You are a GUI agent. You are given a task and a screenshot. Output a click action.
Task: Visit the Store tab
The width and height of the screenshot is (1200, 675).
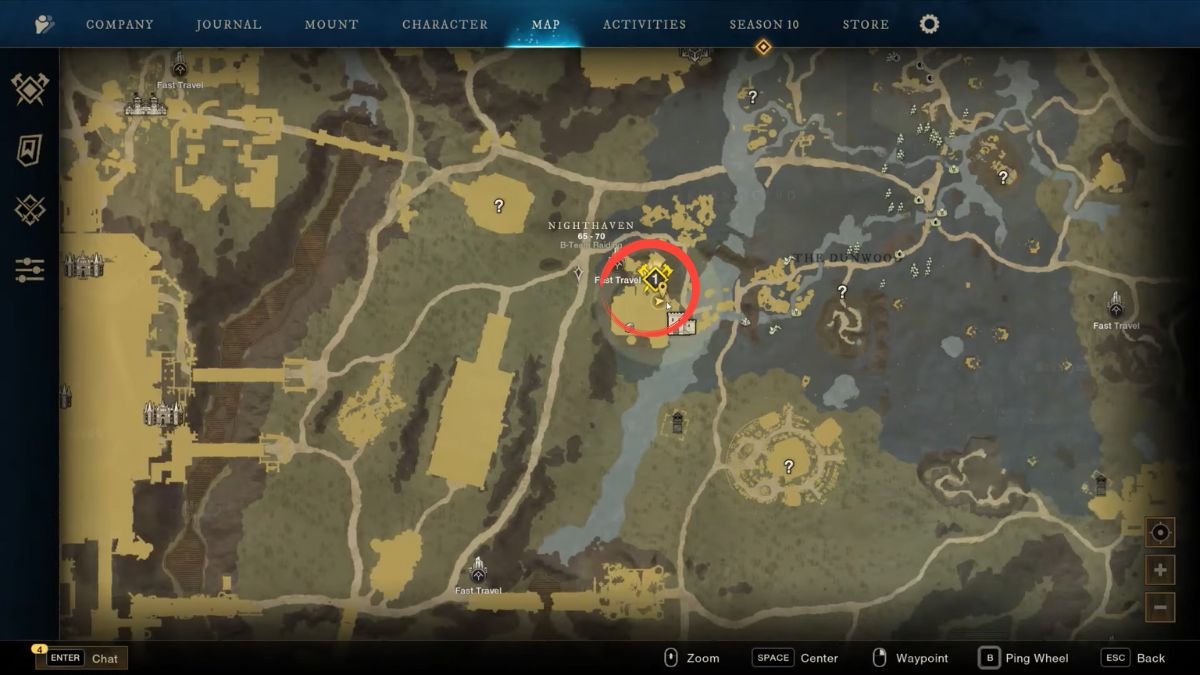[x=865, y=24]
